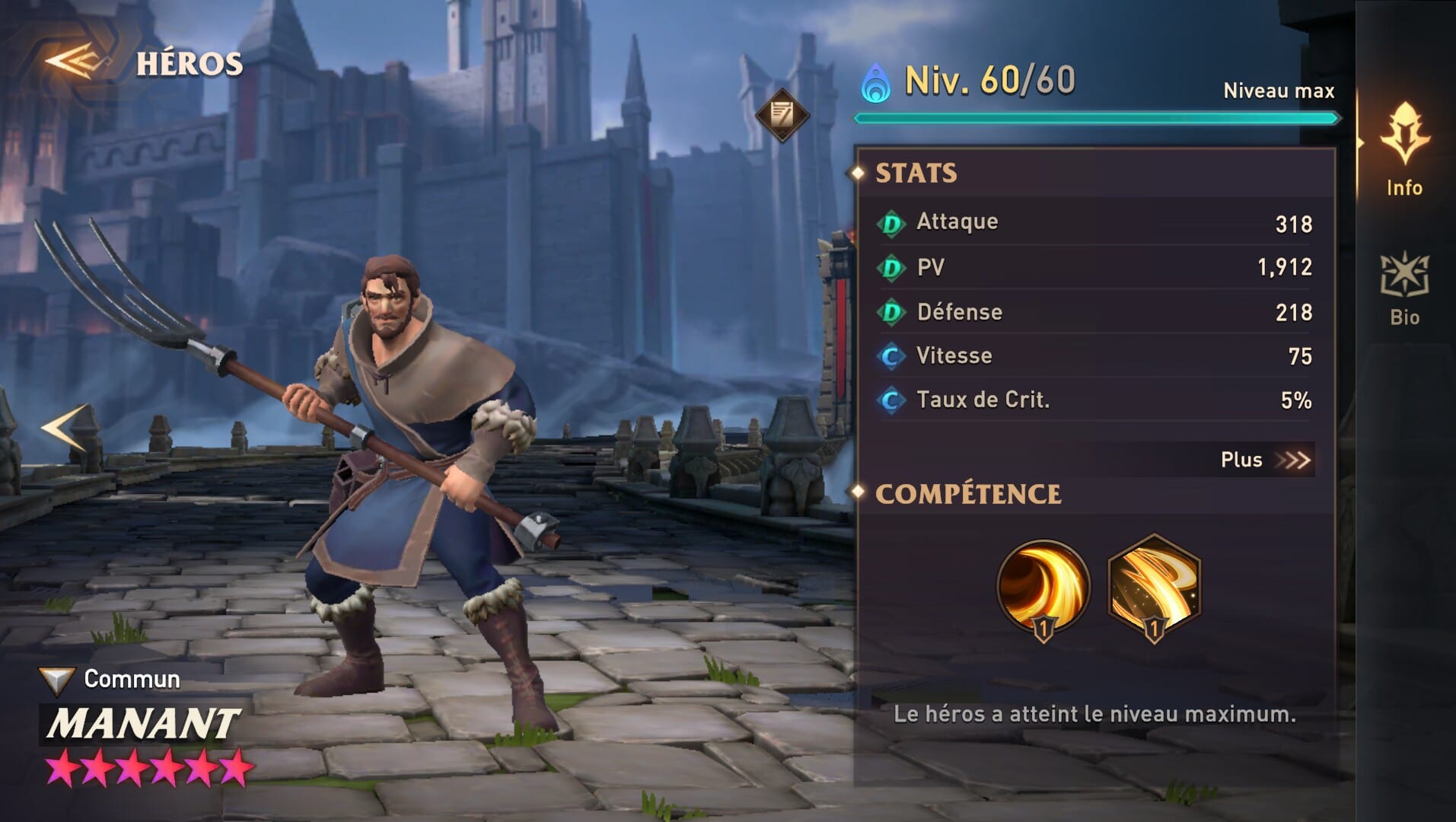Go back using the Héros arrow

(x=78, y=62)
